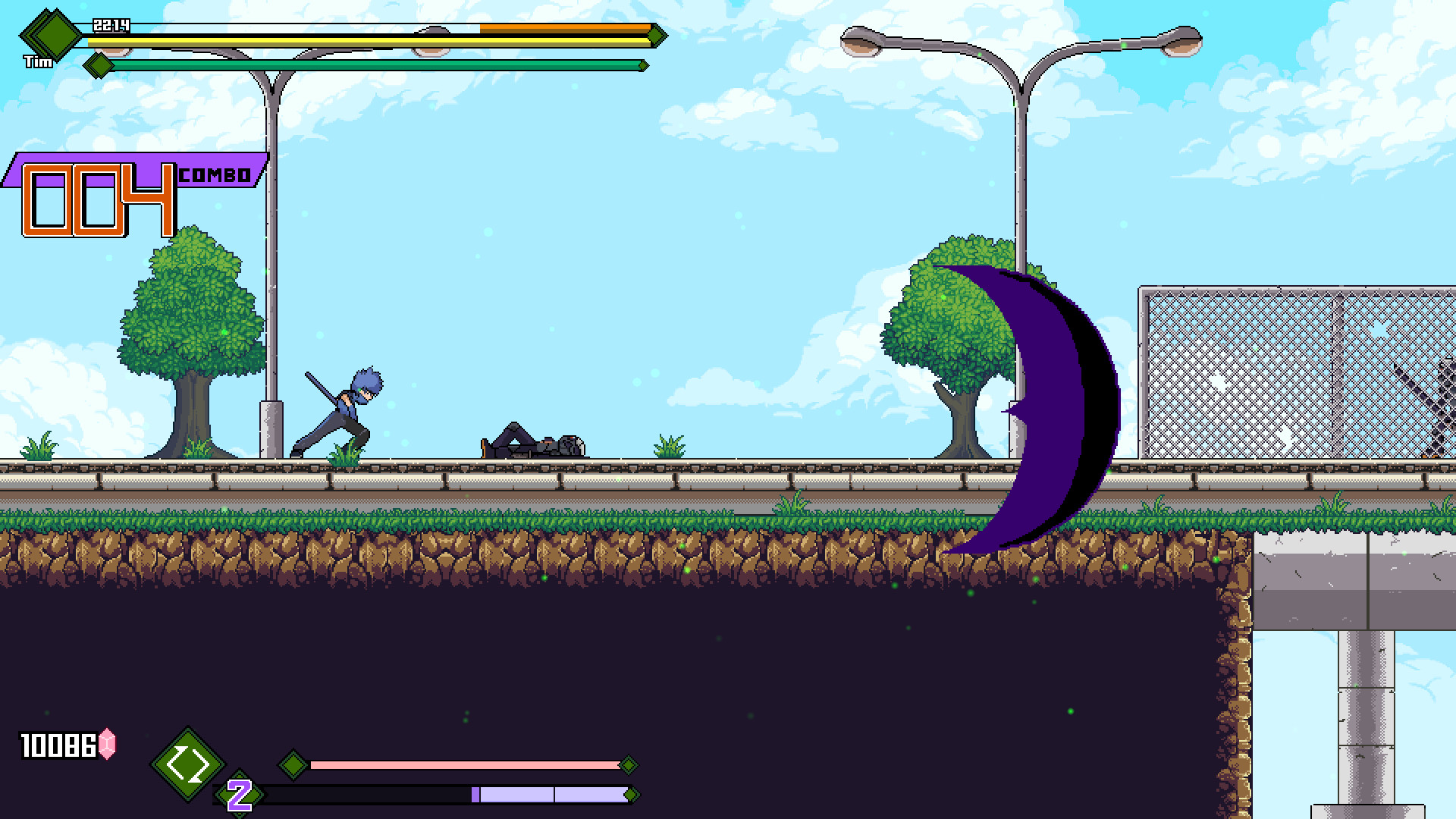Select the COMBO label on the purple banner

click(x=215, y=174)
